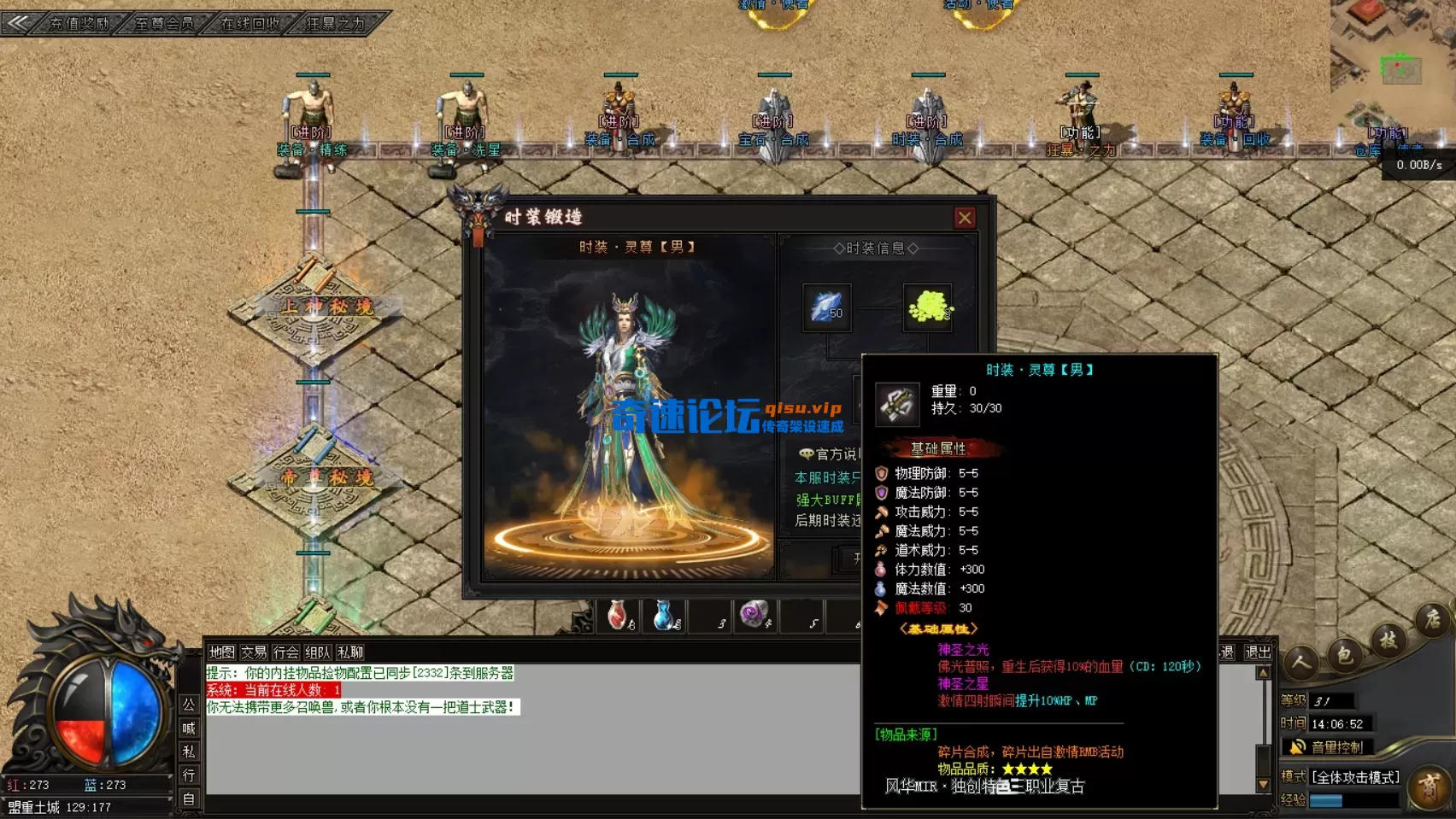Image resolution: width=1456 pixels, height=819 pixels.
Task: Select the blue crystal material slot
Action: click(x=826, y=307)
